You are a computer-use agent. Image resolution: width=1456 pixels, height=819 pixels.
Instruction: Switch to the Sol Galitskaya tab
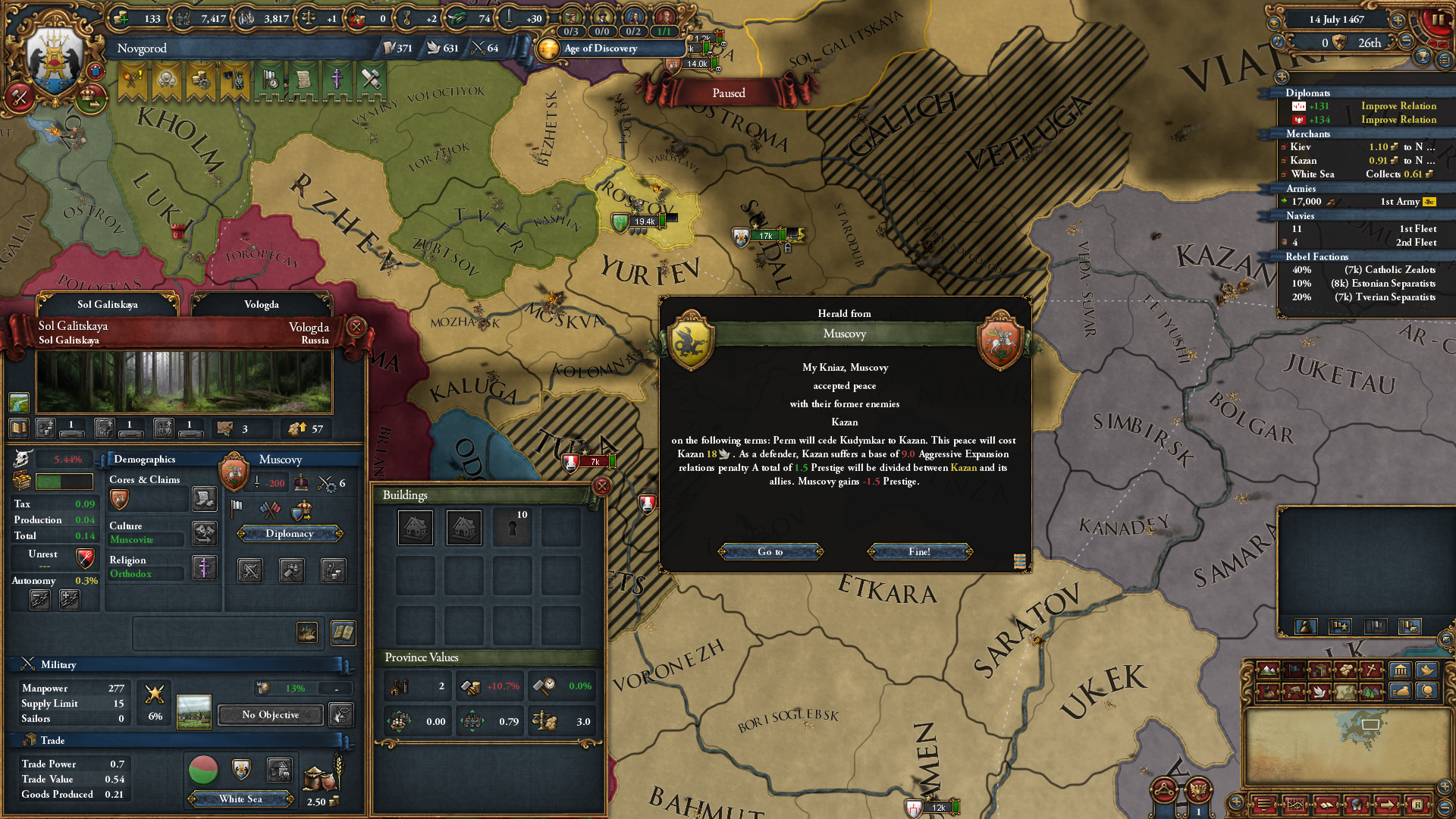click(107, 304)
